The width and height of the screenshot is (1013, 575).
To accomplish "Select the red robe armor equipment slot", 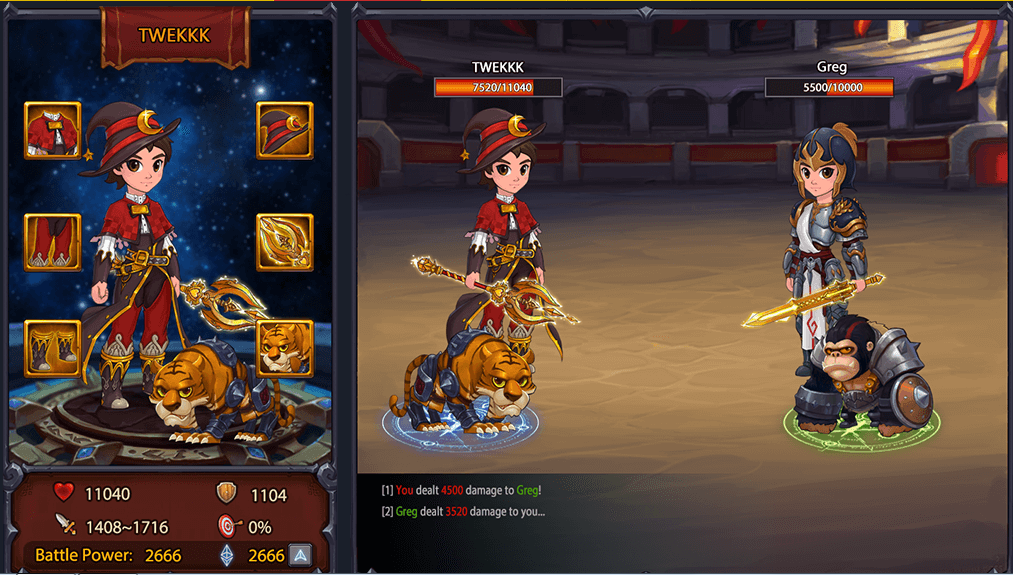I will [x=52, y=130].
